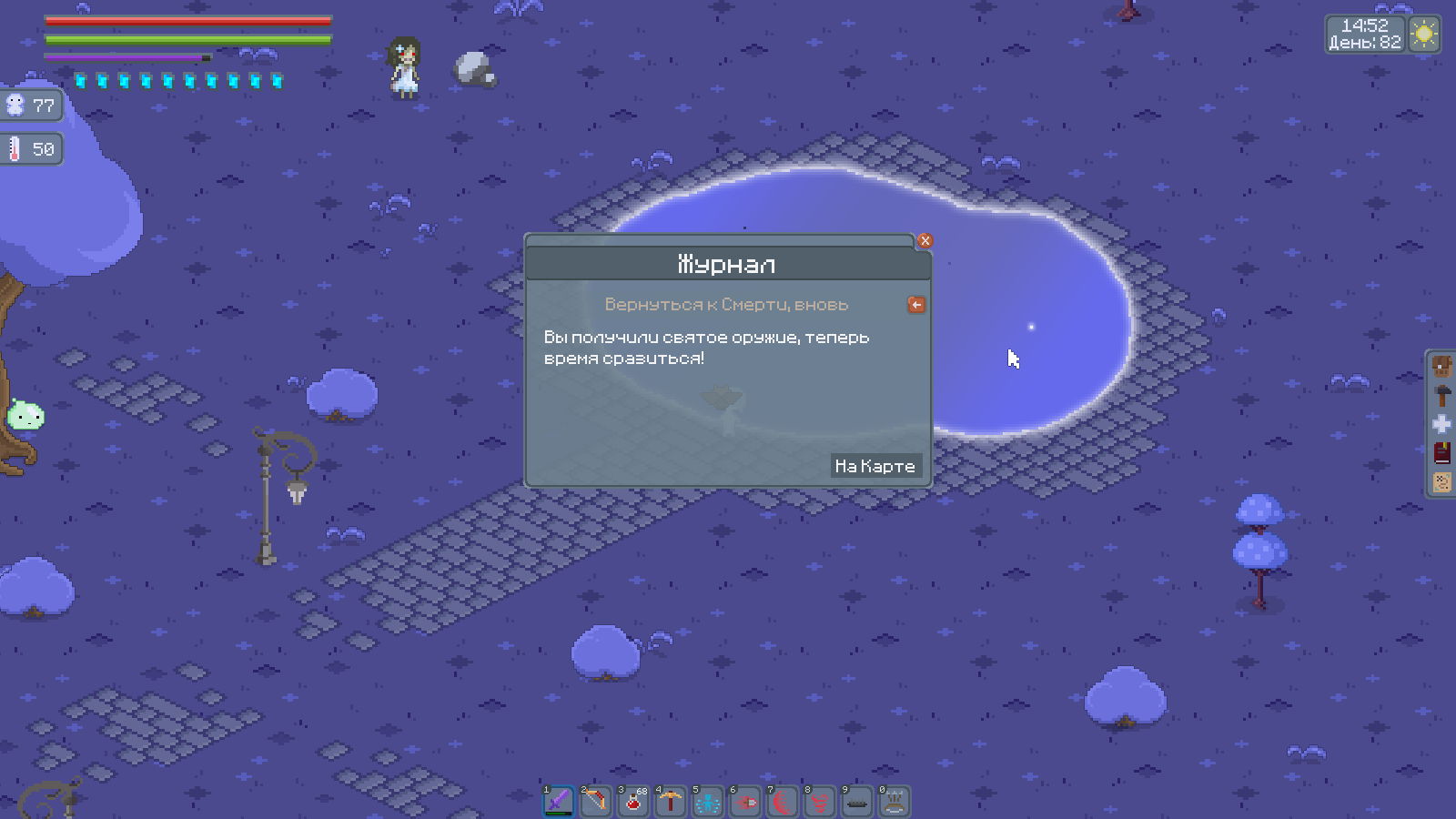
Task: Activate the red crescent slash ability
Action: pos(783,802)
